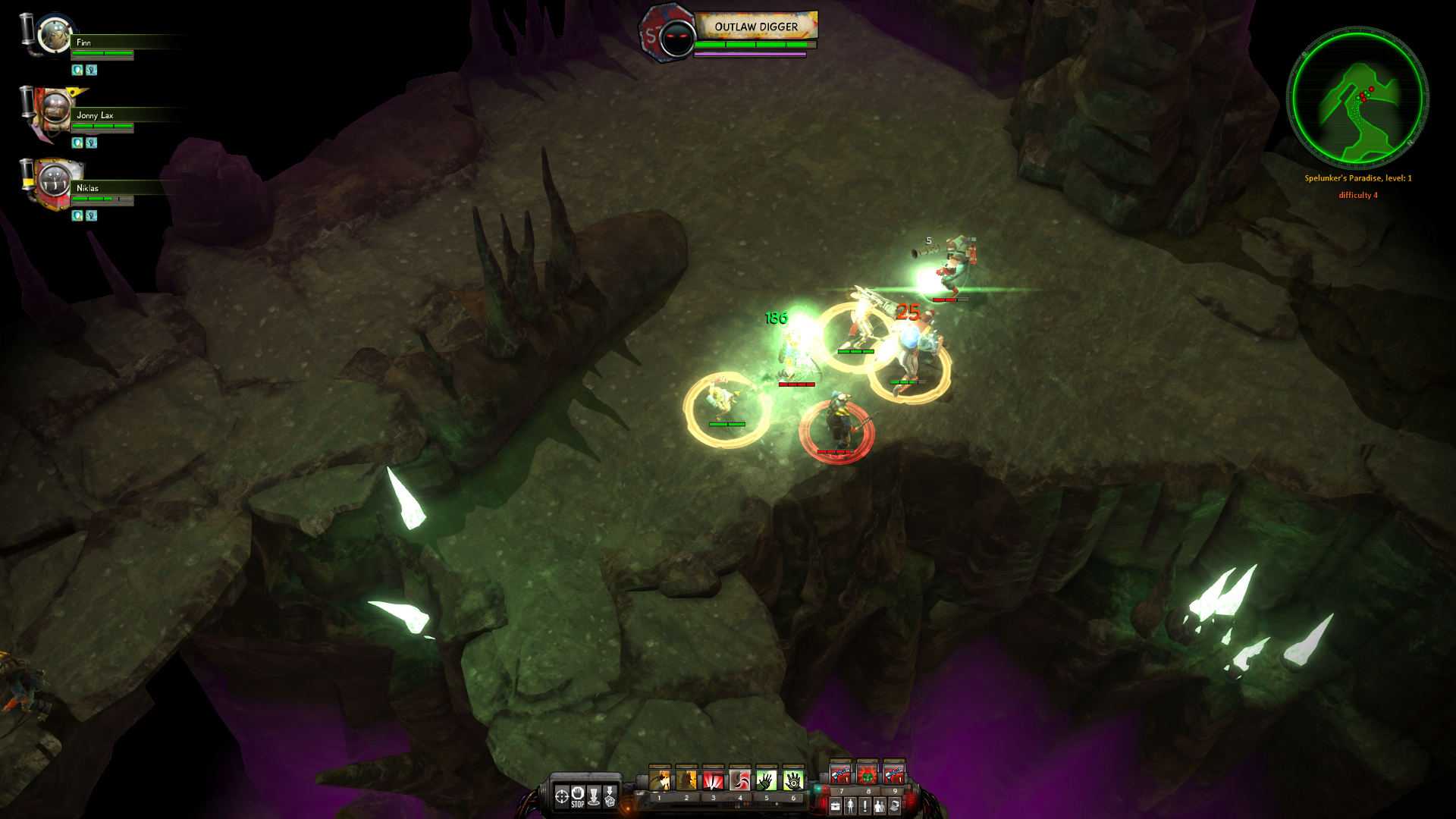Screen dimensions: 1456x819
Task: Select the STOP command icon
Action: (x=578, y=798)
